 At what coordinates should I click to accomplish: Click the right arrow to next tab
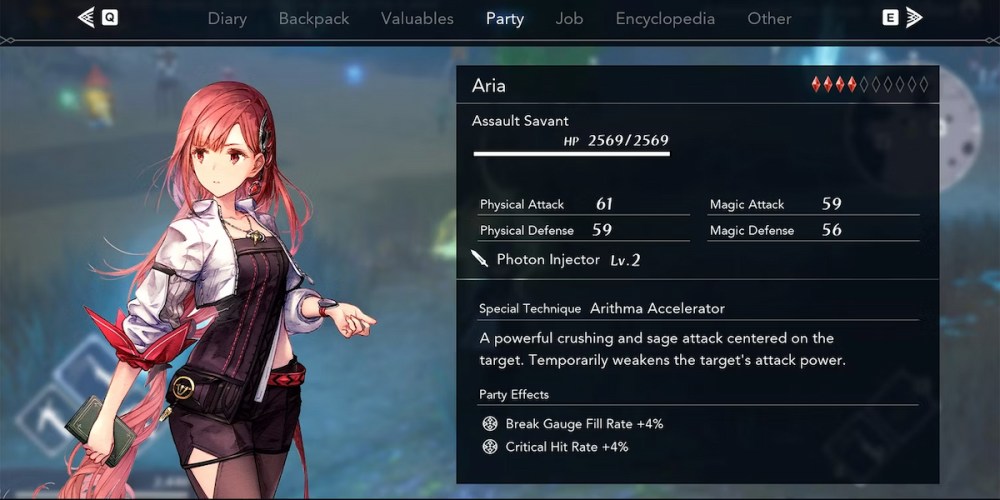[x=913, y=17]
